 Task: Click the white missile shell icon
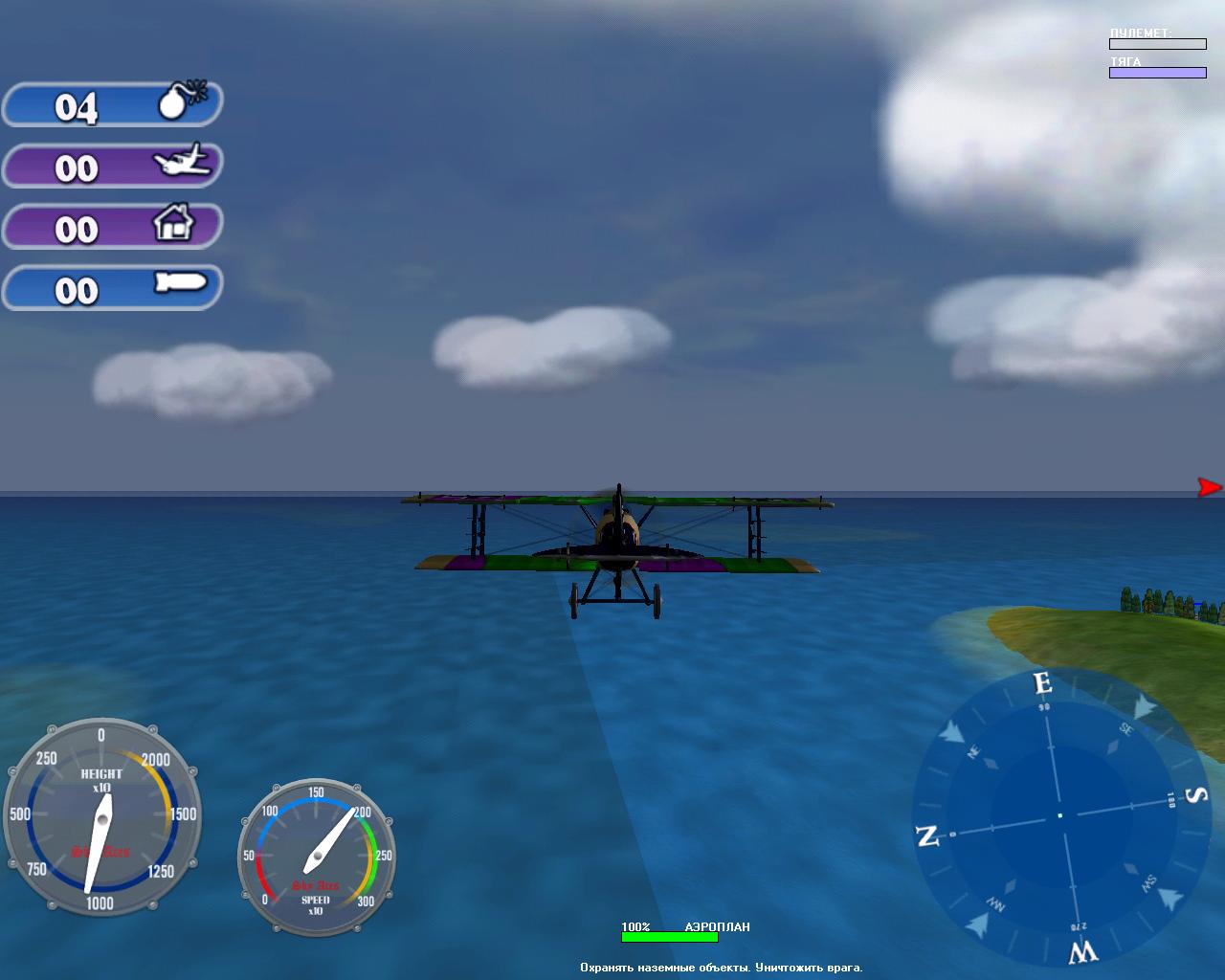[180, 283]
